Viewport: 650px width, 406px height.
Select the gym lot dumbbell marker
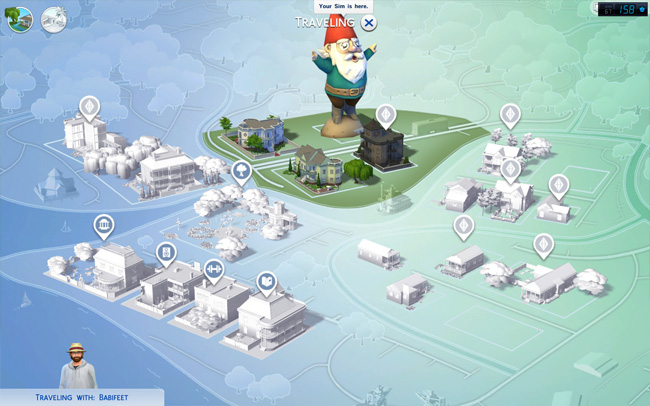click(213, 269)
